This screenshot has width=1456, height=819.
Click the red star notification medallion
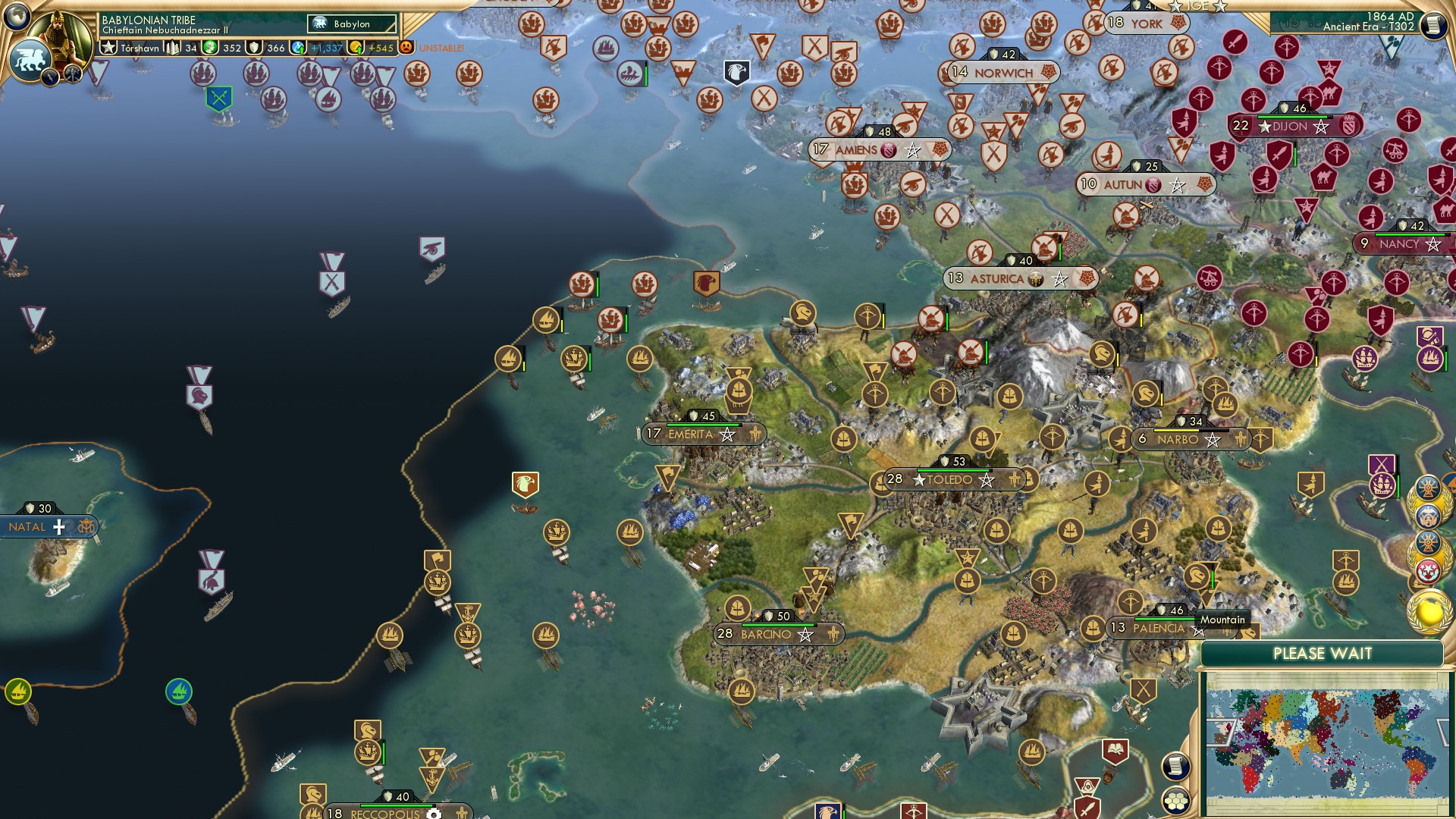tap(1428, 569)
